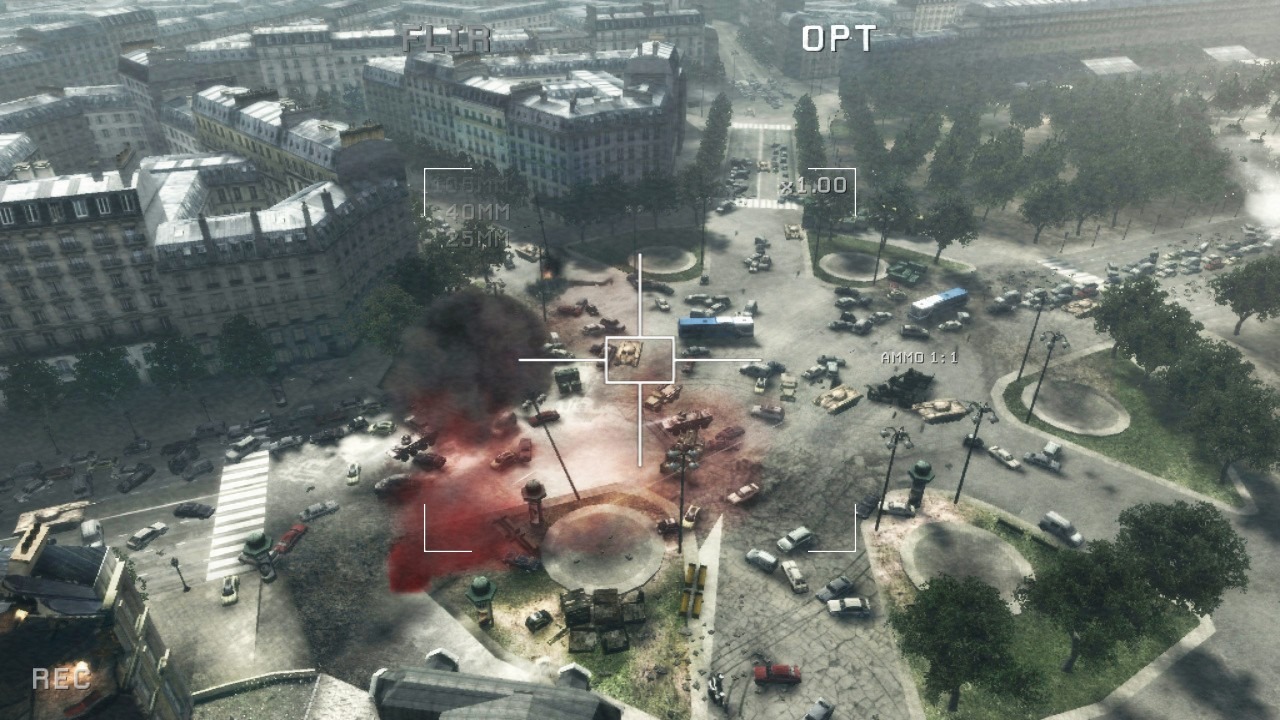
Task: Select the 40MM weapon
Action: (x=477, y=213)
